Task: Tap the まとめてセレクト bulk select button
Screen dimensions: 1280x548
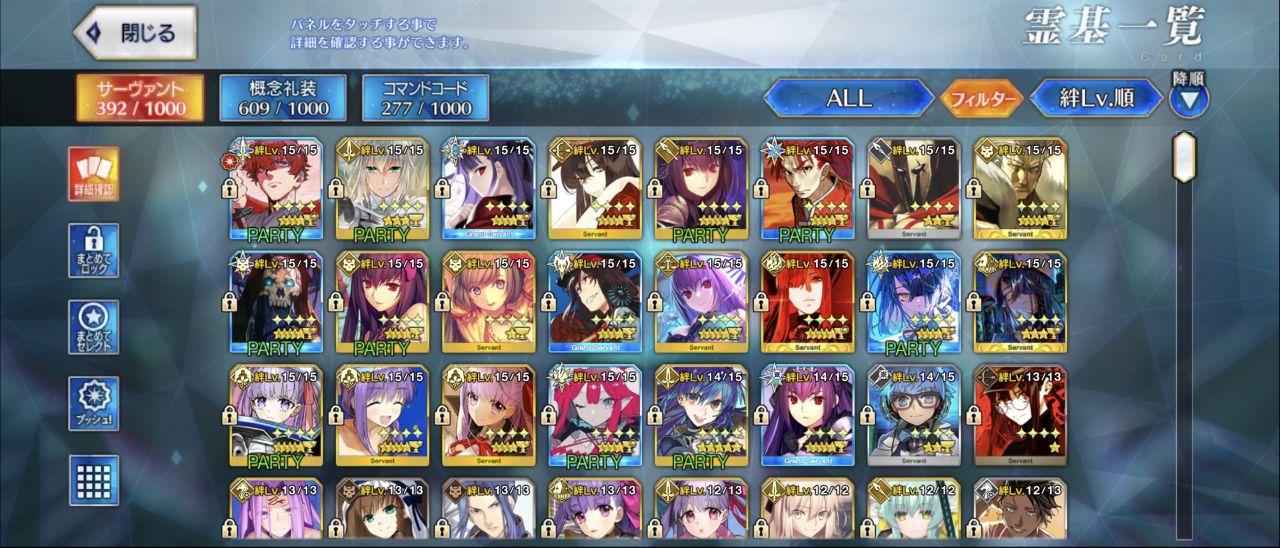Action: tap(93, 327)
